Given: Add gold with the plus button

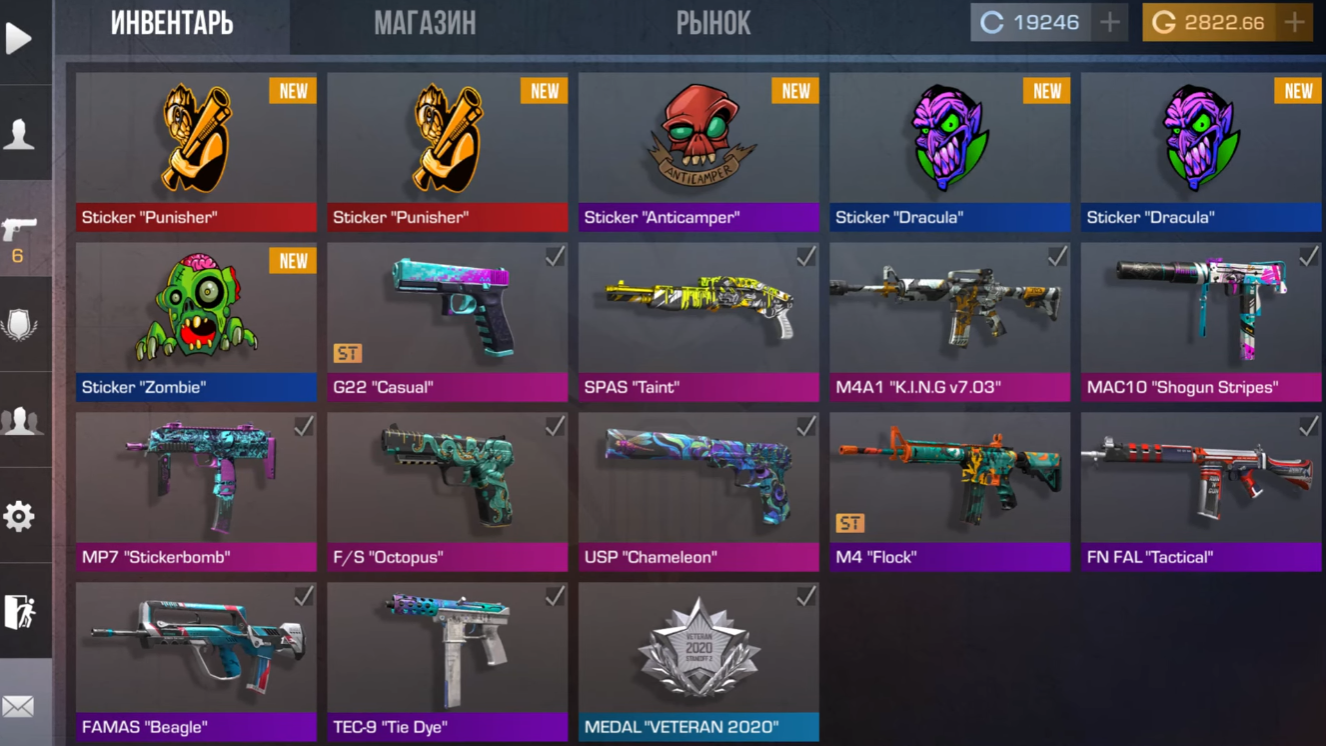Looking at the screenshot, I should click(x=1295, y=23).
